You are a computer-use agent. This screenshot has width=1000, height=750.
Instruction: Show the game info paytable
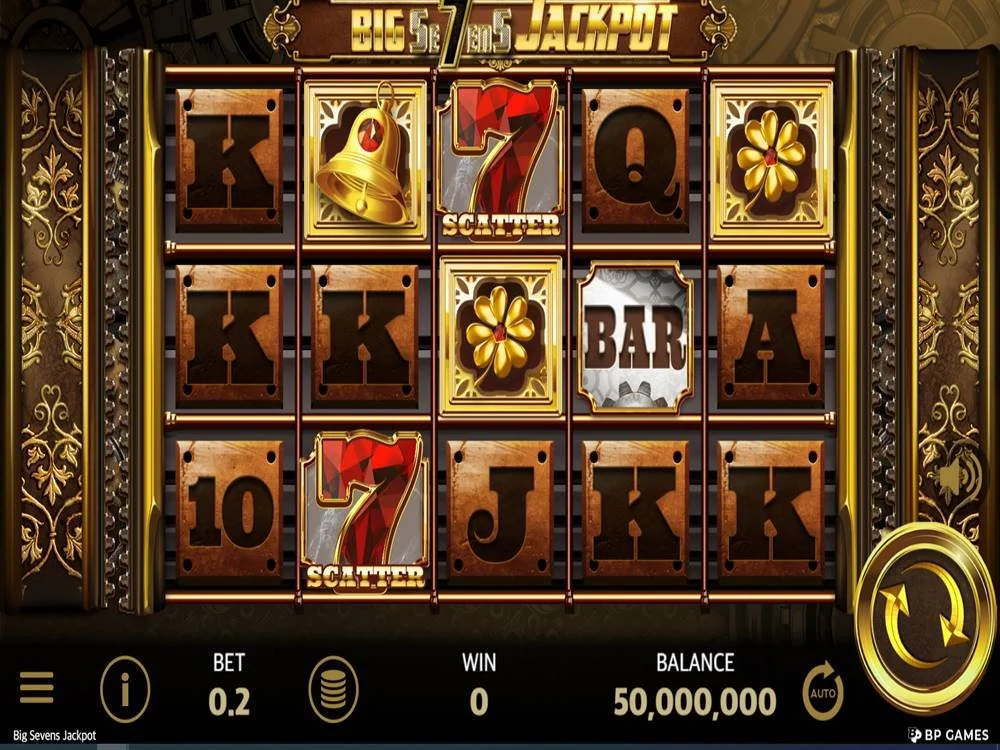(x=125, y=690)
